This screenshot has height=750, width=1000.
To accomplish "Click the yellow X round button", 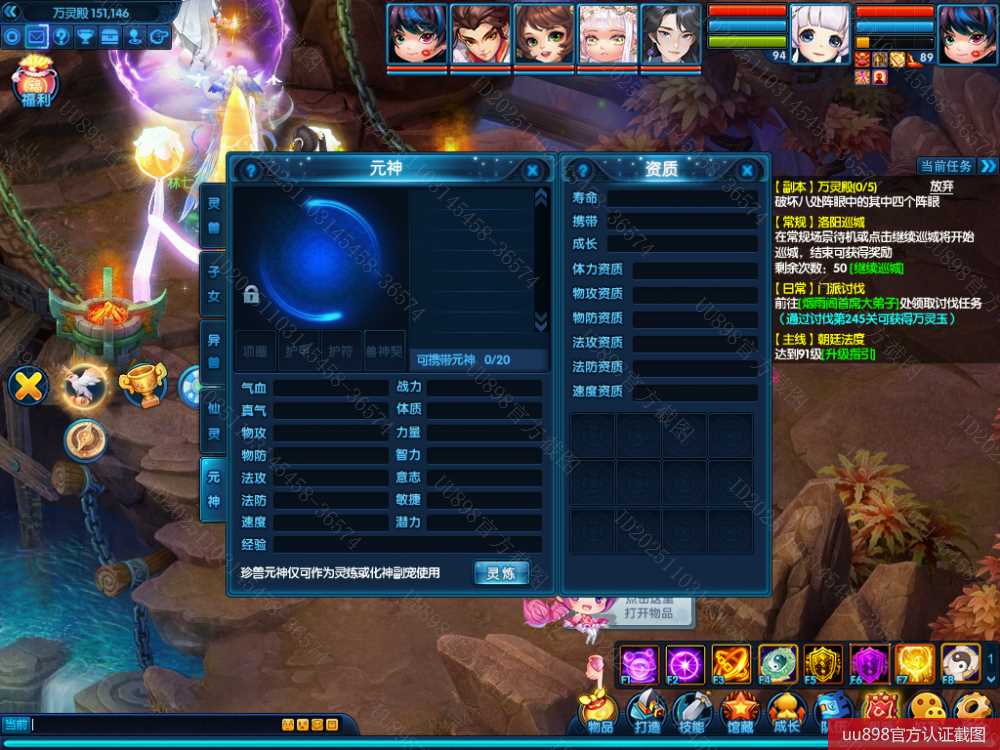I will pyautogui.click(x=28, y=384).
